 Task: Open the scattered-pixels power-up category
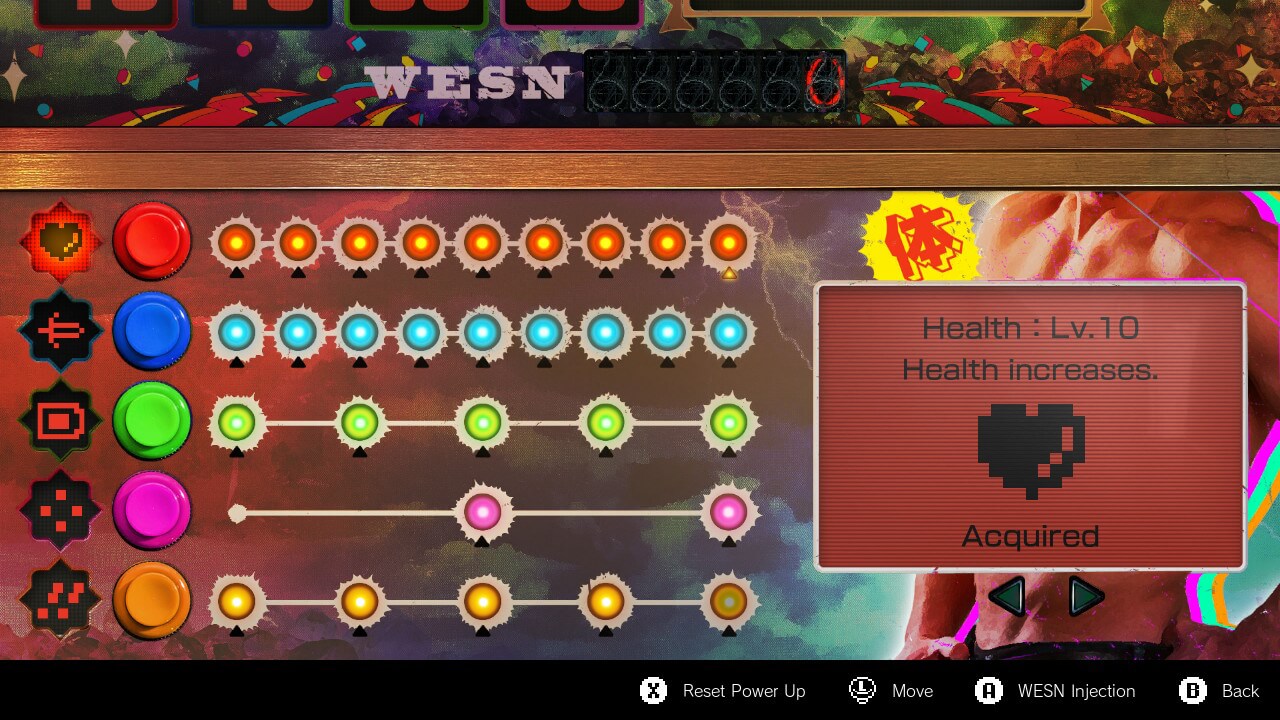coord(60,597)
